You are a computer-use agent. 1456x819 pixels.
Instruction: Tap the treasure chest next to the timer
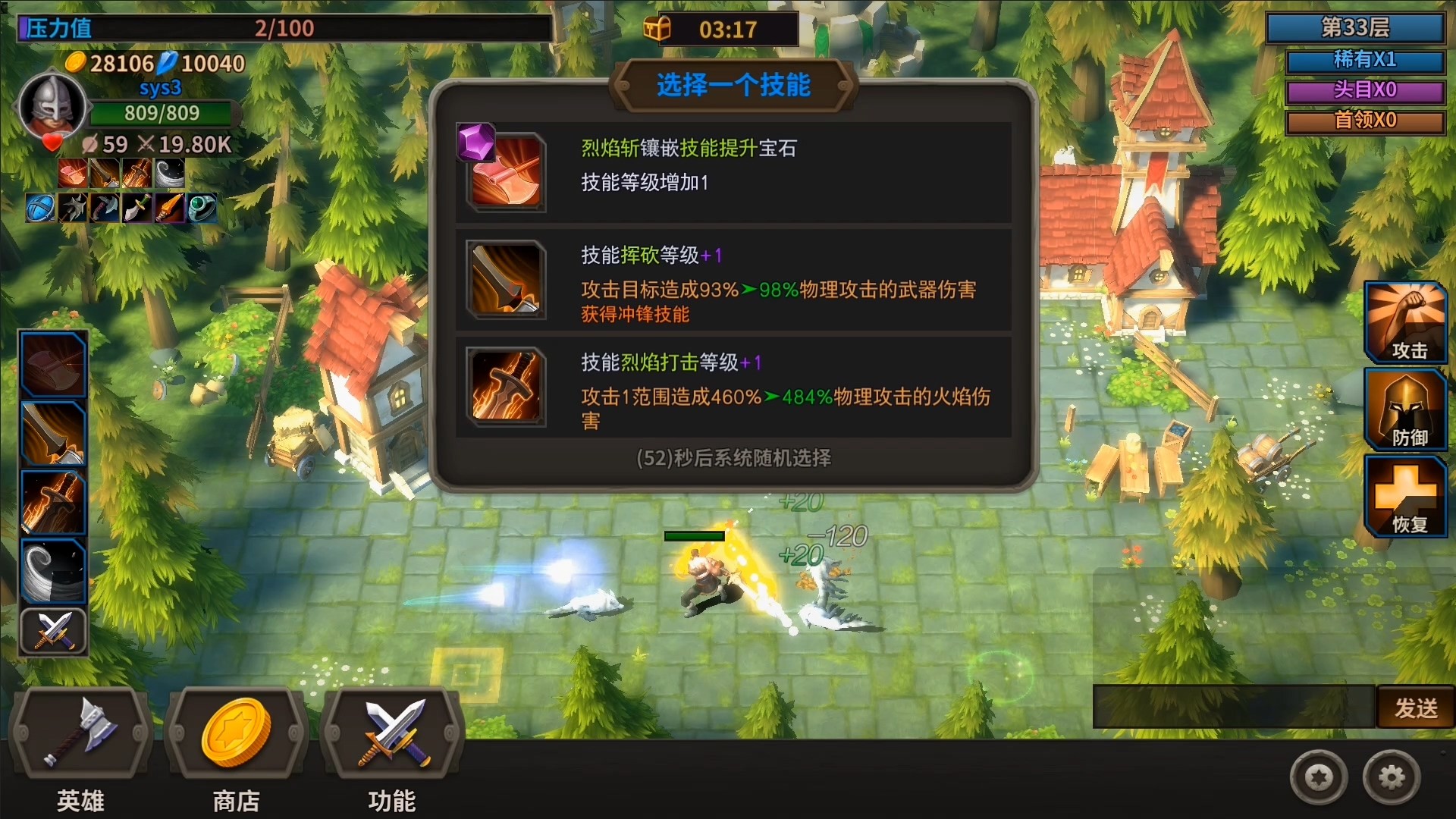tap(659, 29)
